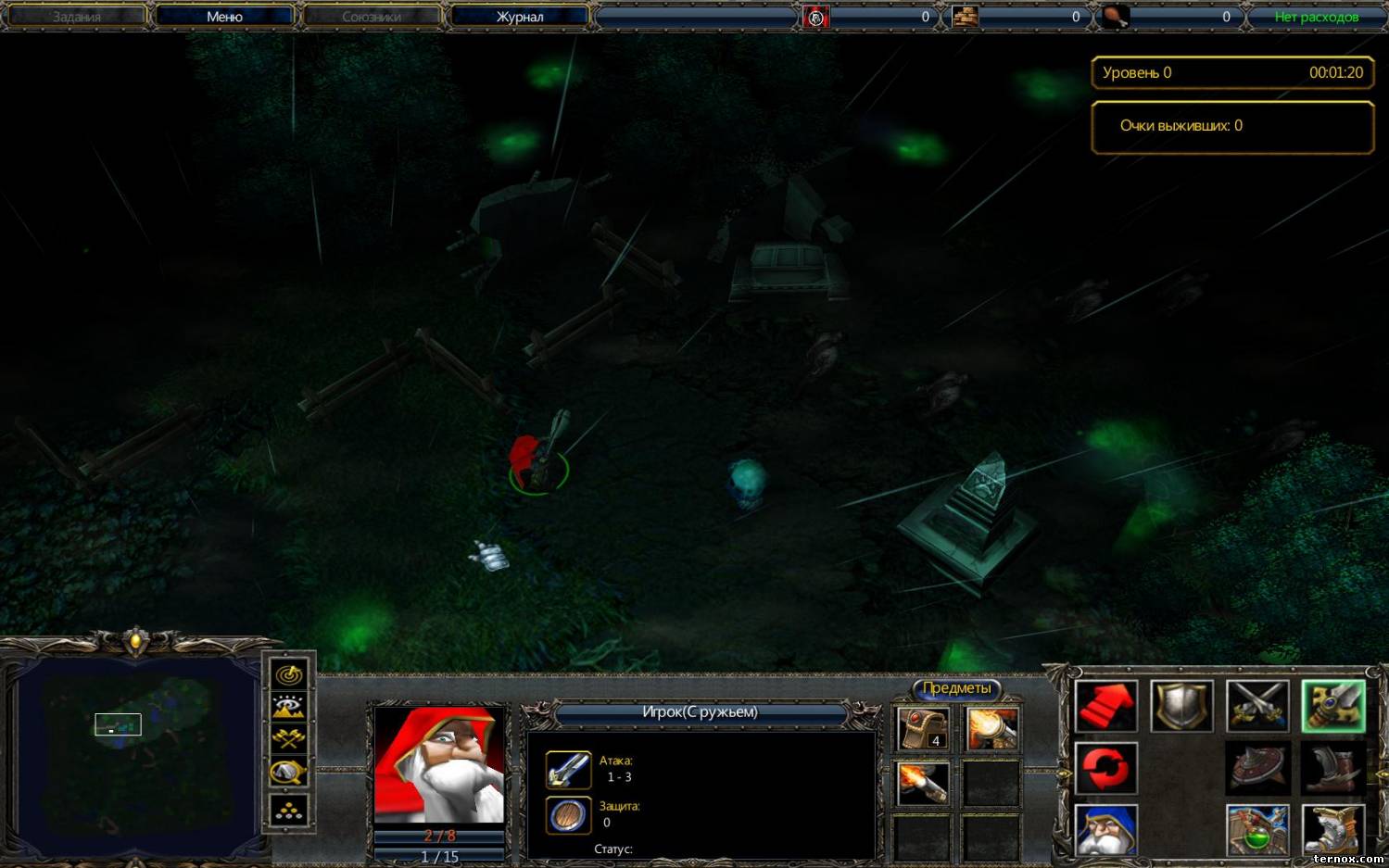Choose the silver shield command
Screen dimensions: 1389x868
pos(1181,708)
